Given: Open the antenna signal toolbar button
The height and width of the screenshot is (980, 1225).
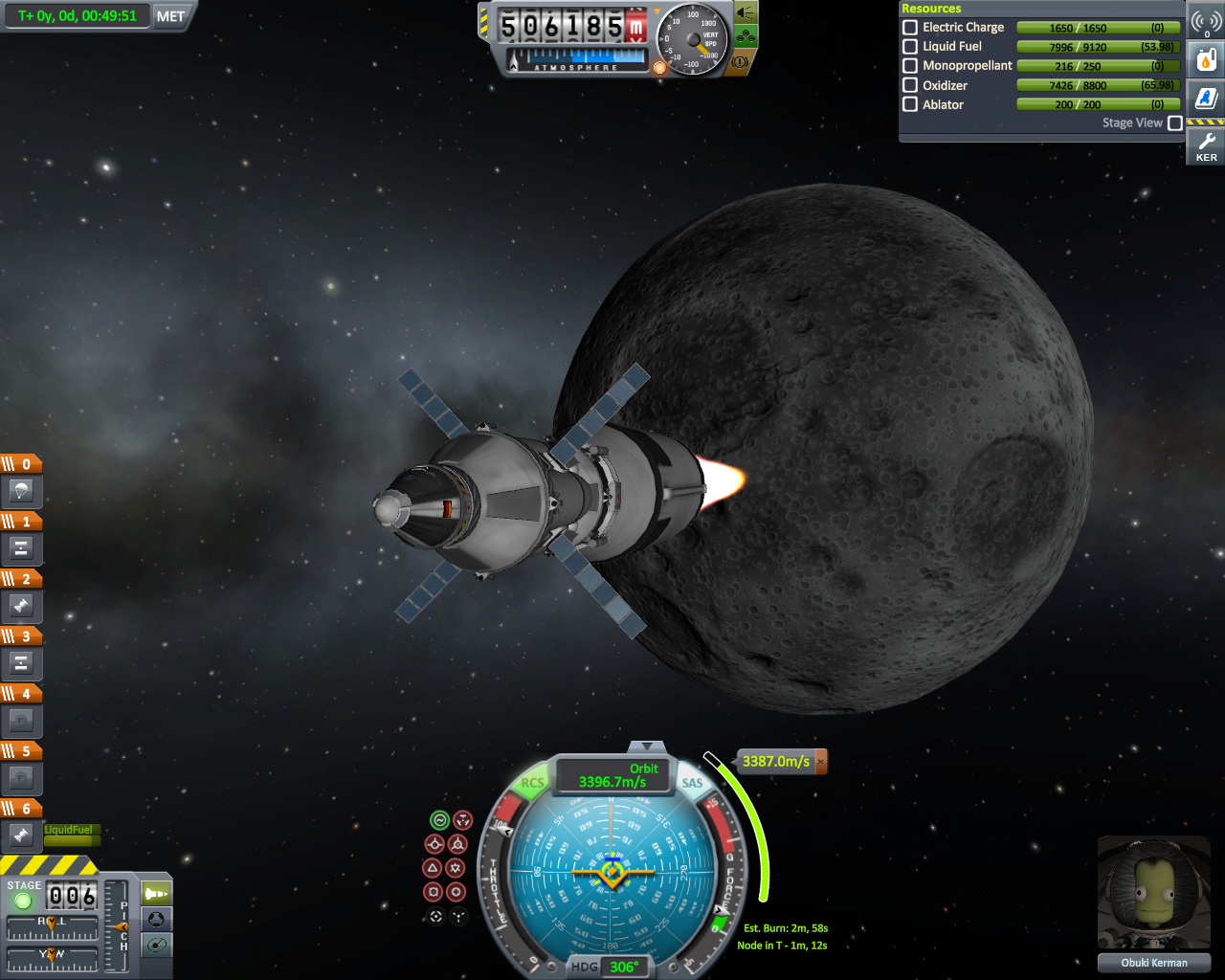Looking at the screenshot, I should pyautogui.click(x=1206, y=22).
